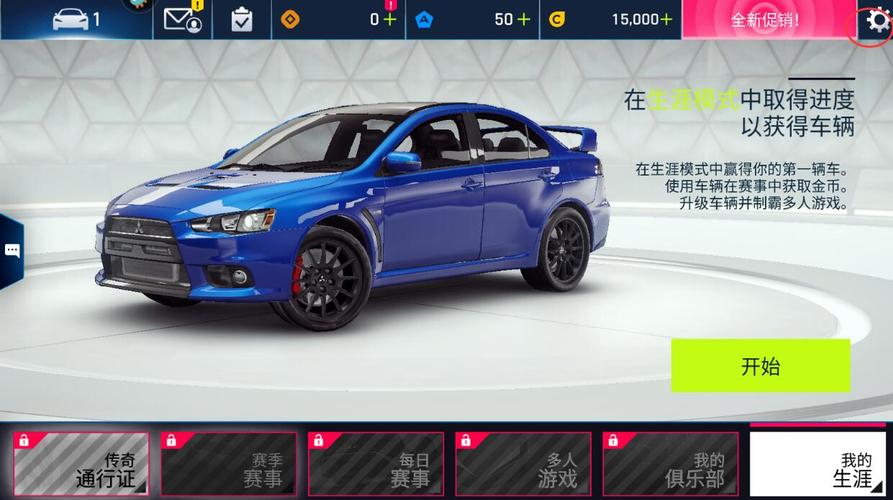Viewport: 893px width, 500px height.
Task: Select the 赛季赛事 season events tab
Action: point(228,465)
